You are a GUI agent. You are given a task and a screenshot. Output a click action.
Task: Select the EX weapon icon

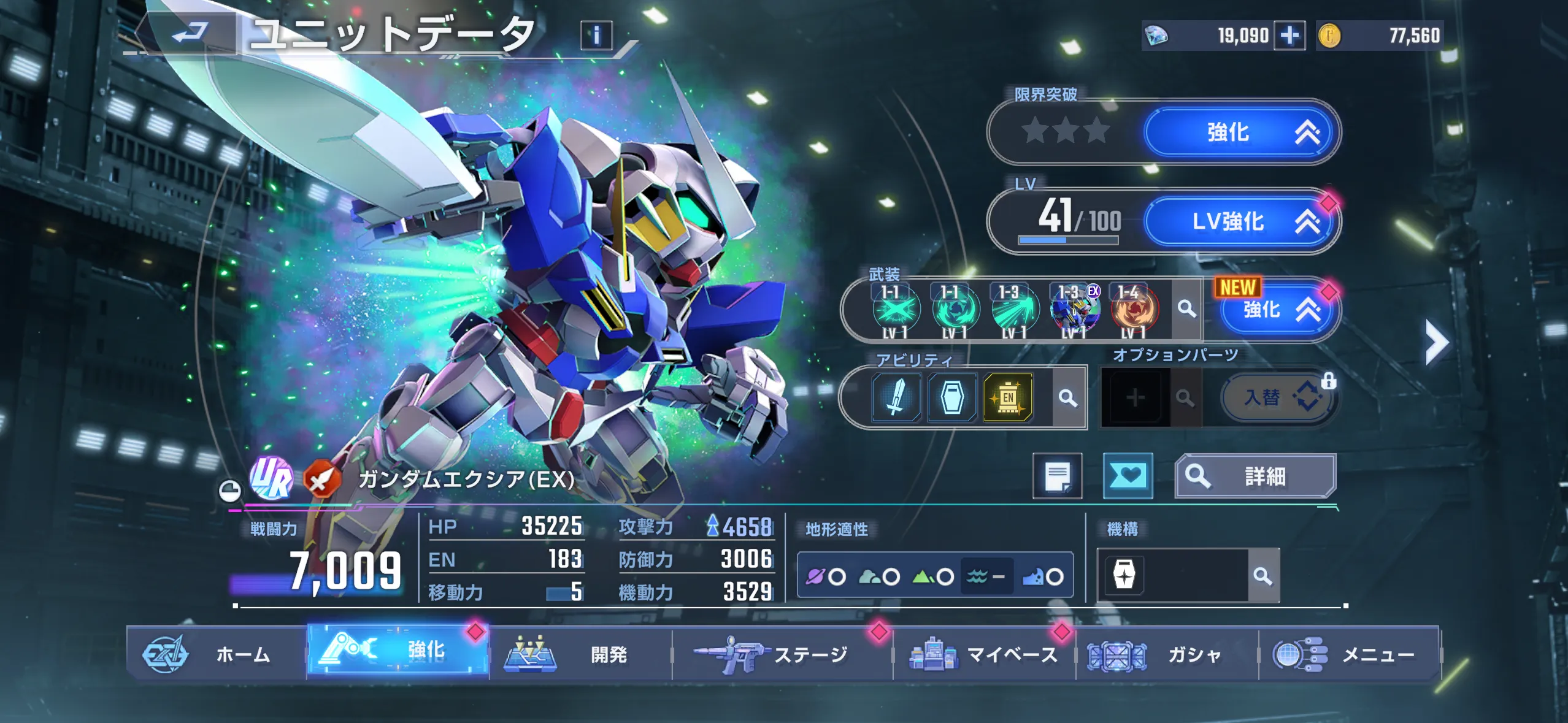point(1075,310)
